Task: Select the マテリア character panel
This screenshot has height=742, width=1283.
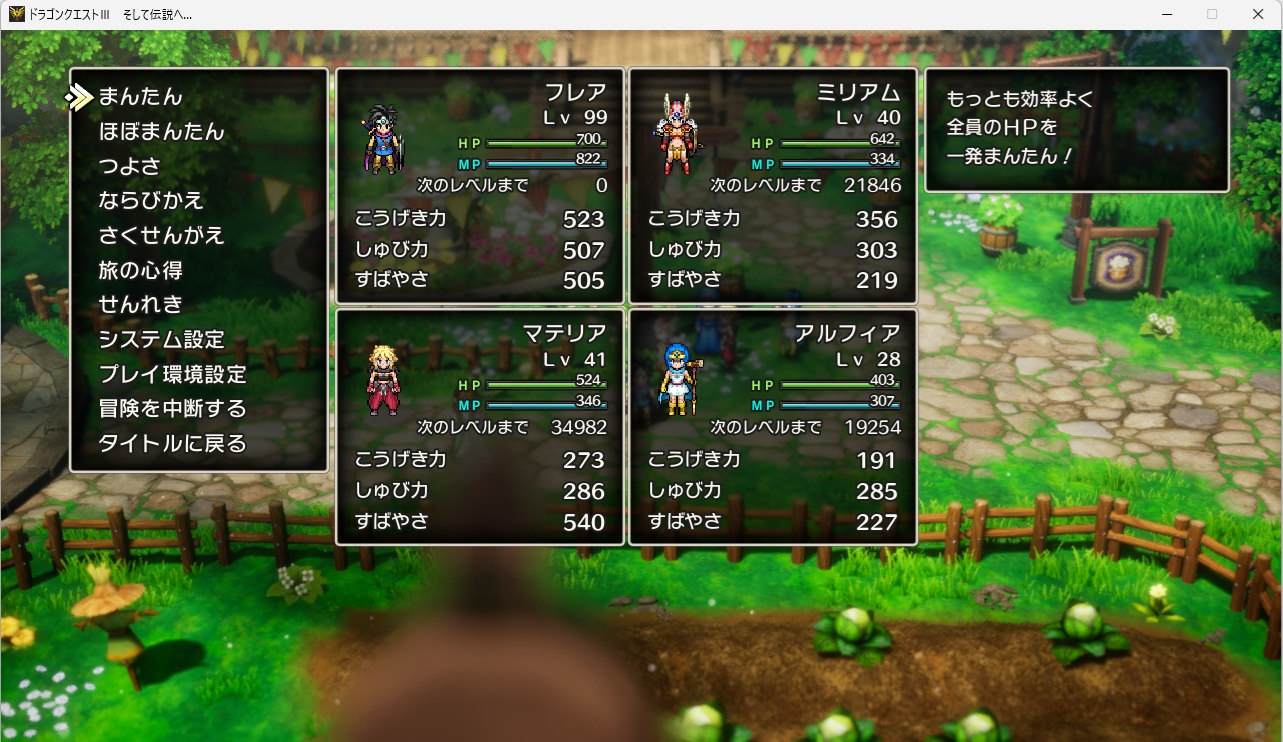Action: 480,427
